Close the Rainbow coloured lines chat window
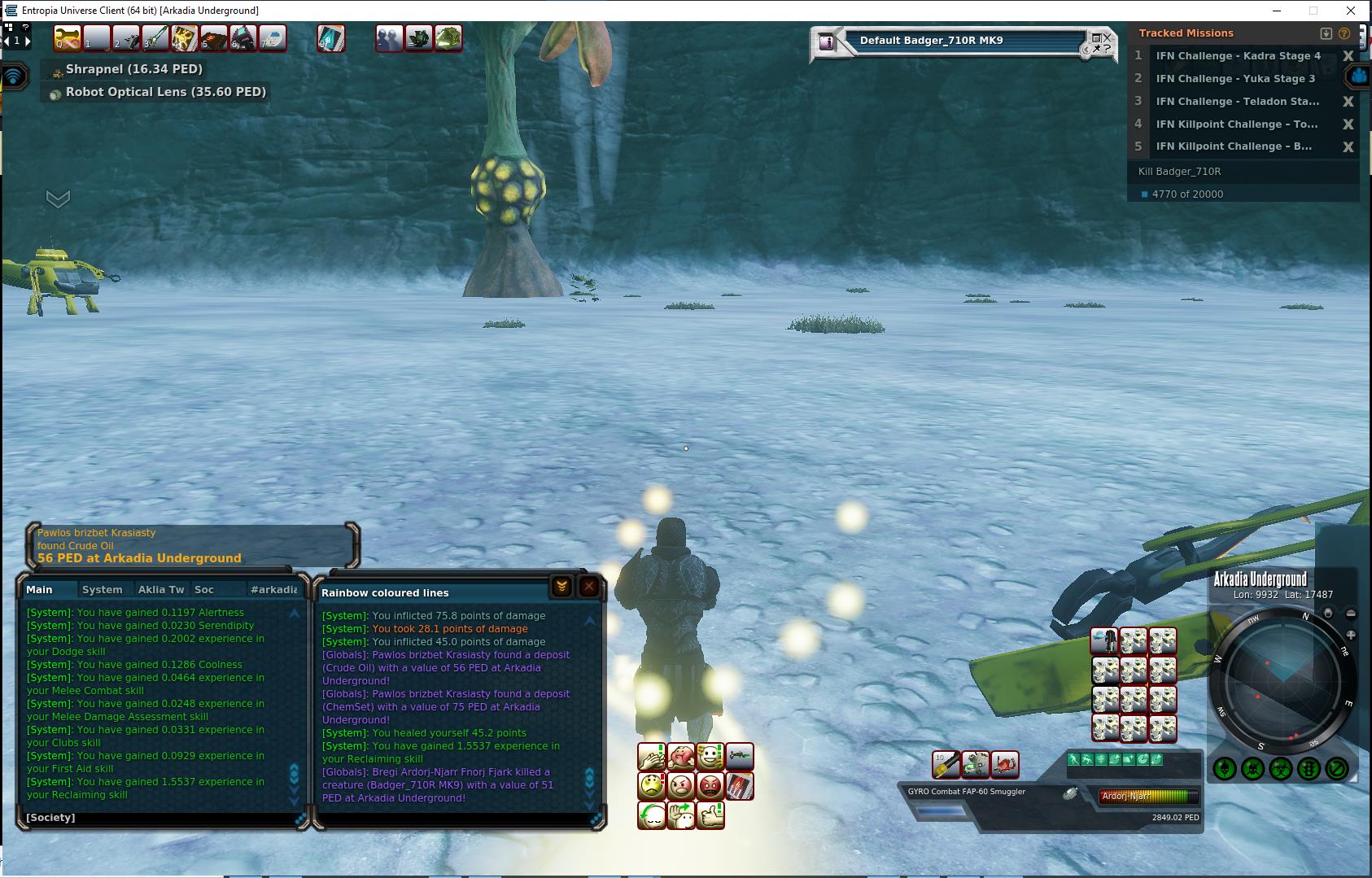This screenshot has width=1372, height=878. 589,586
